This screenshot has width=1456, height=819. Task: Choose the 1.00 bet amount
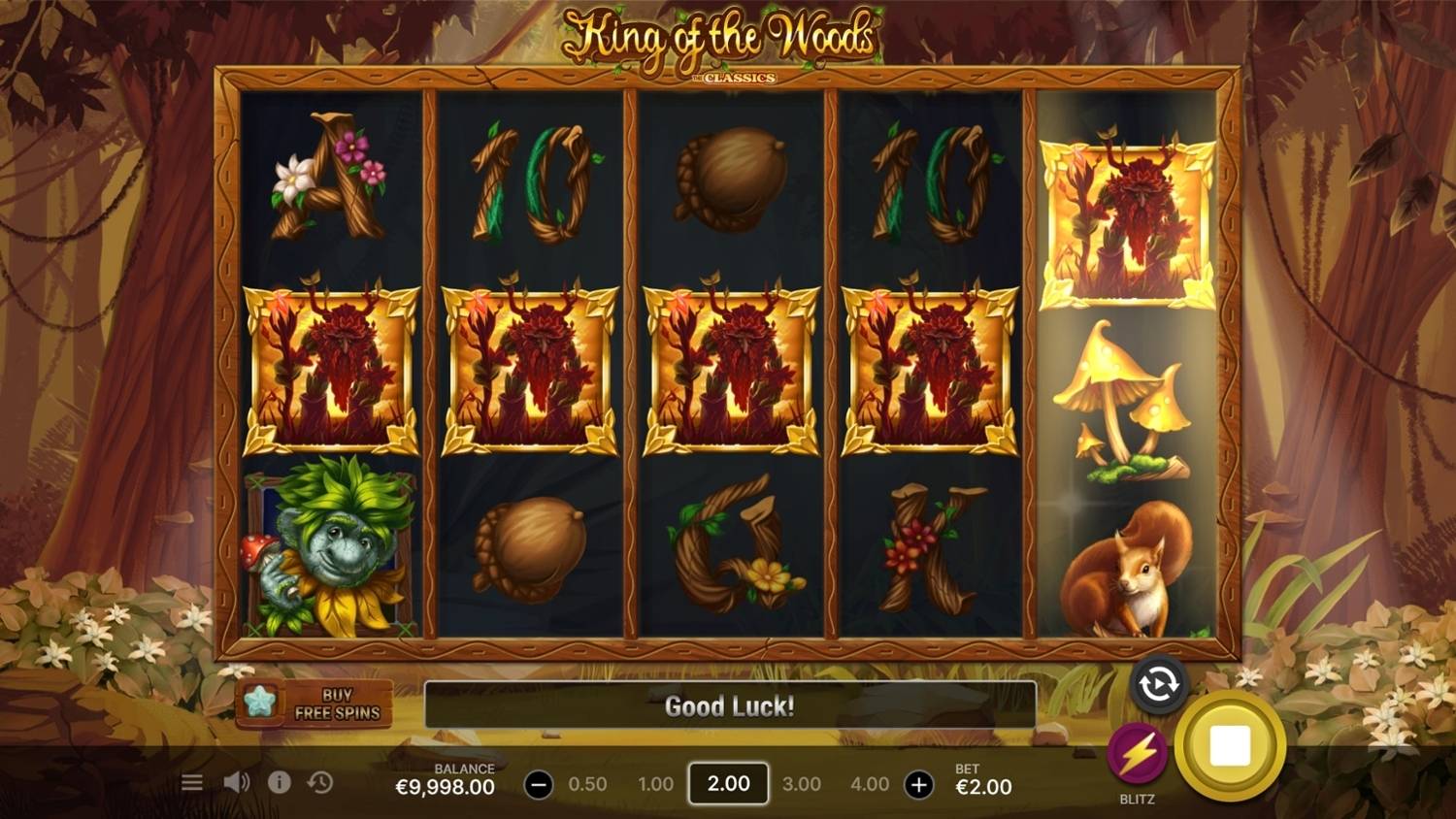point(655,784)
